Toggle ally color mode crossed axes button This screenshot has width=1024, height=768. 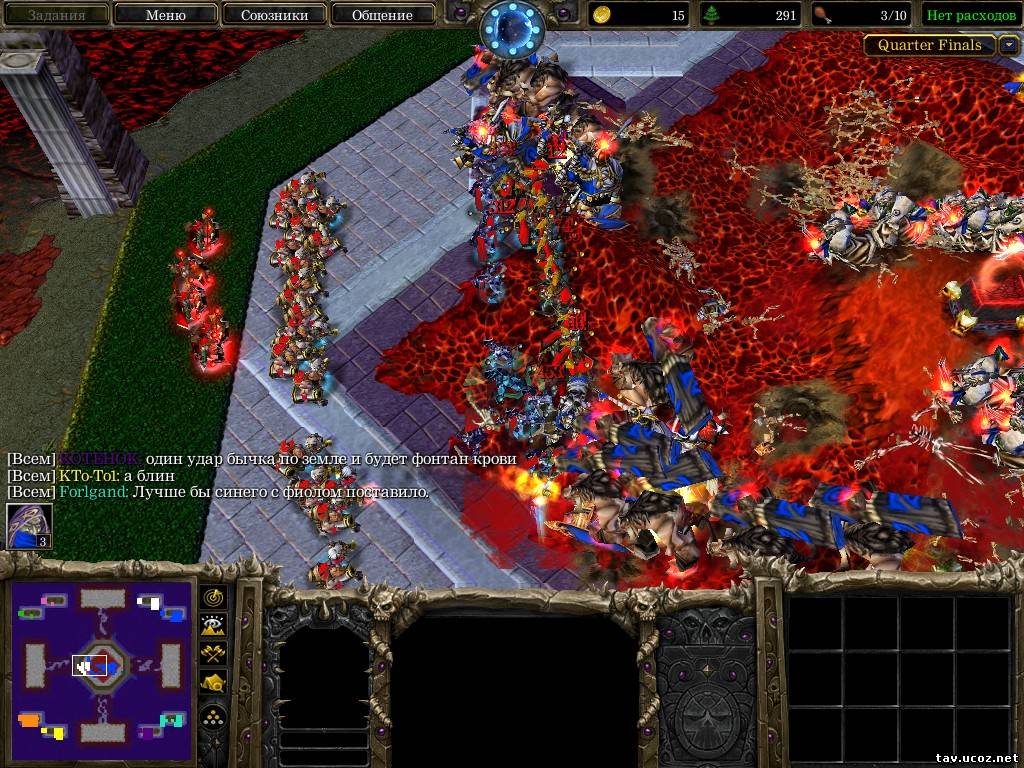pyautogui.click(x=215, y=655)
